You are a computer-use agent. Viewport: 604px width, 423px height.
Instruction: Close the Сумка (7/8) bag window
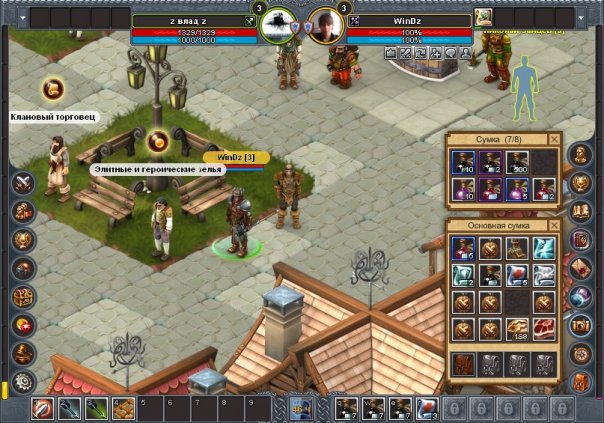555,140
